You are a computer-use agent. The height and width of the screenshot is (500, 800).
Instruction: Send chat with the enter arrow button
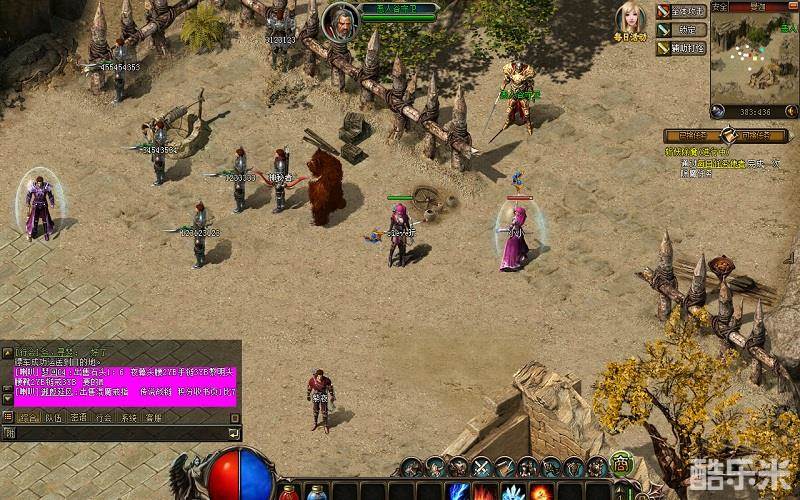234,433
